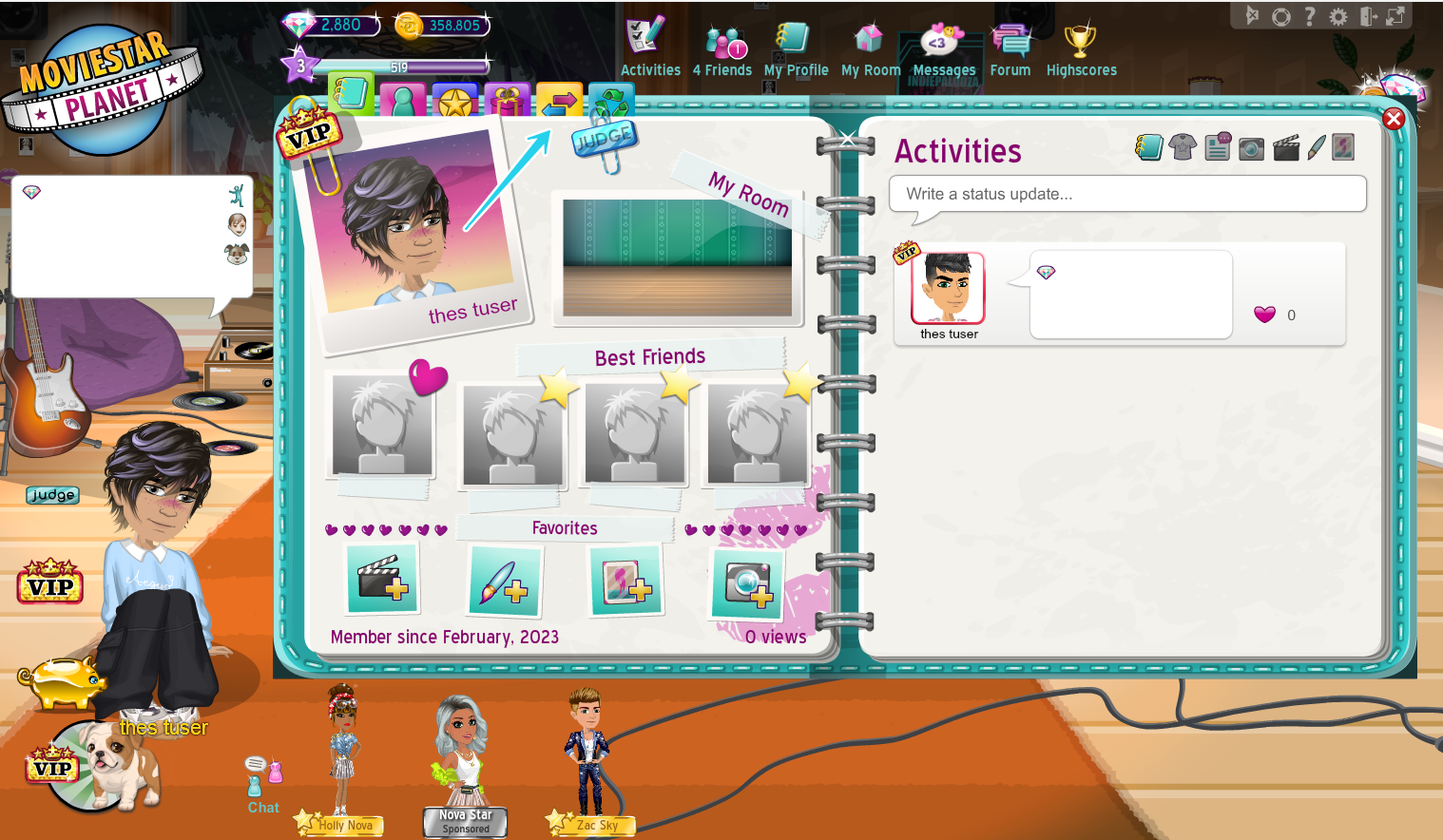
Task: Click the shirt looks filter in Activities panel
Action: click(x=1183, y=147)
